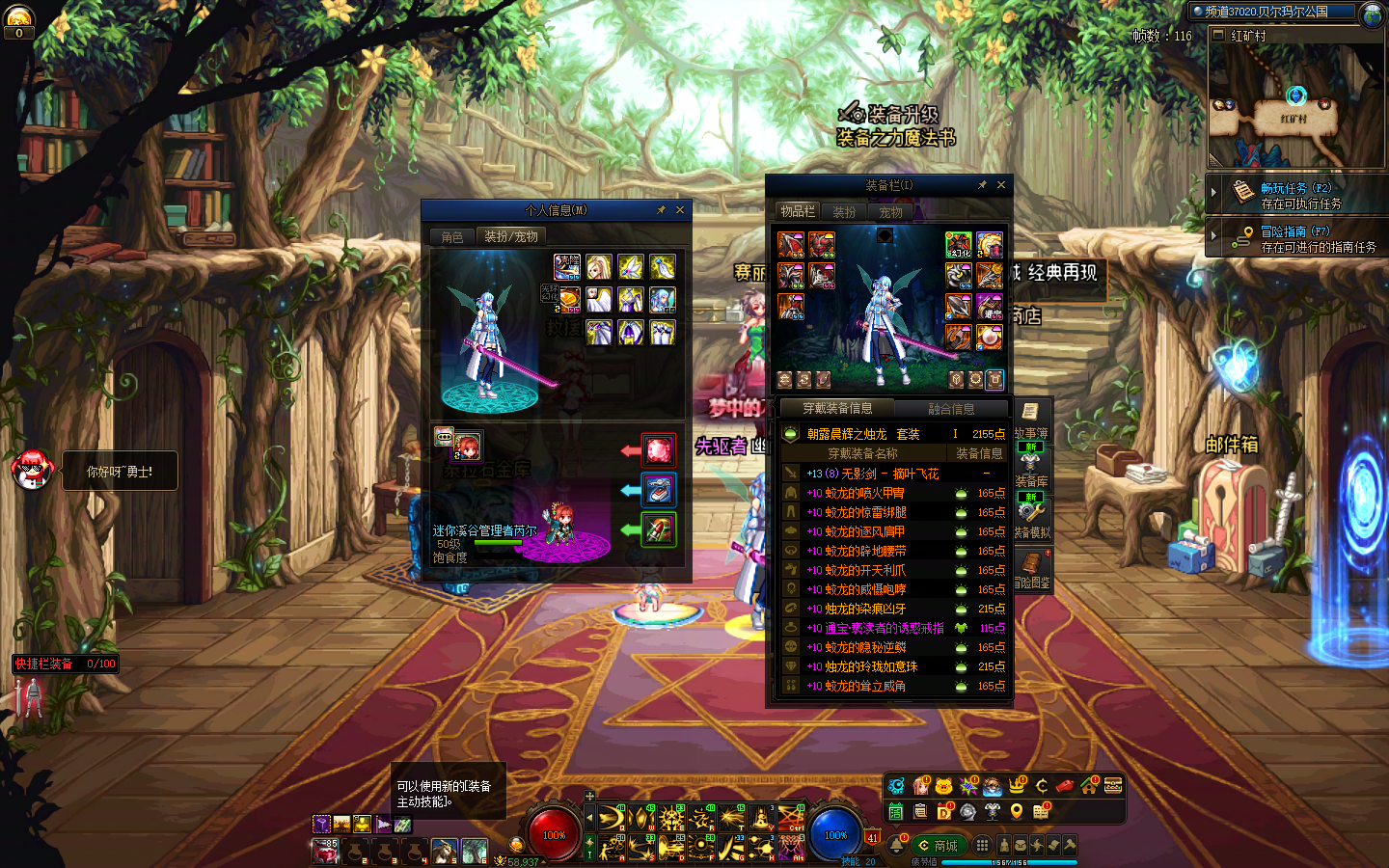Switch to the 融合信息 tab
The height and width of the screenshot is (868, 1389).
(x=951, y=409)
